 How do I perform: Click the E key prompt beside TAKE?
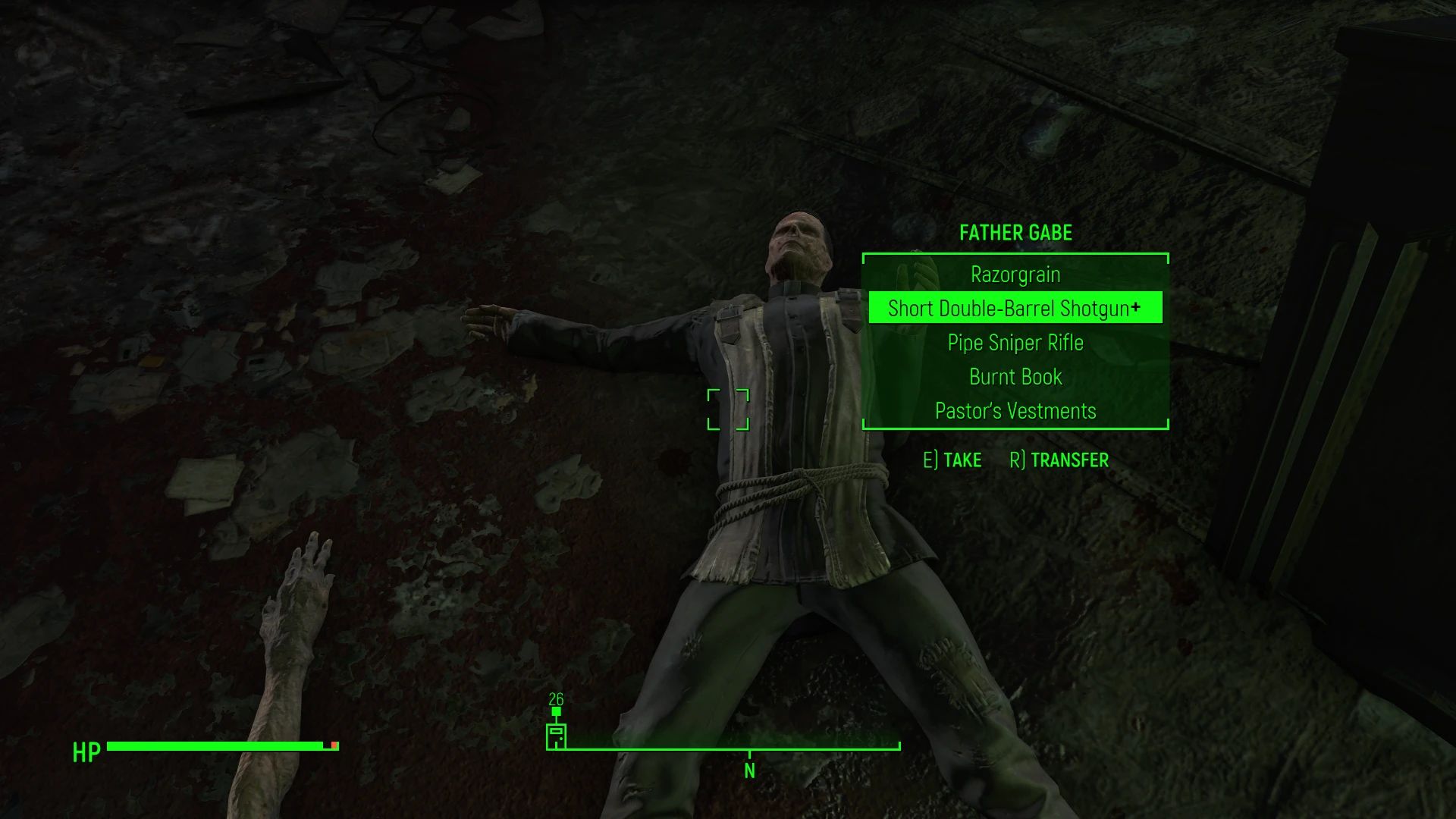[x=930, y=460]
